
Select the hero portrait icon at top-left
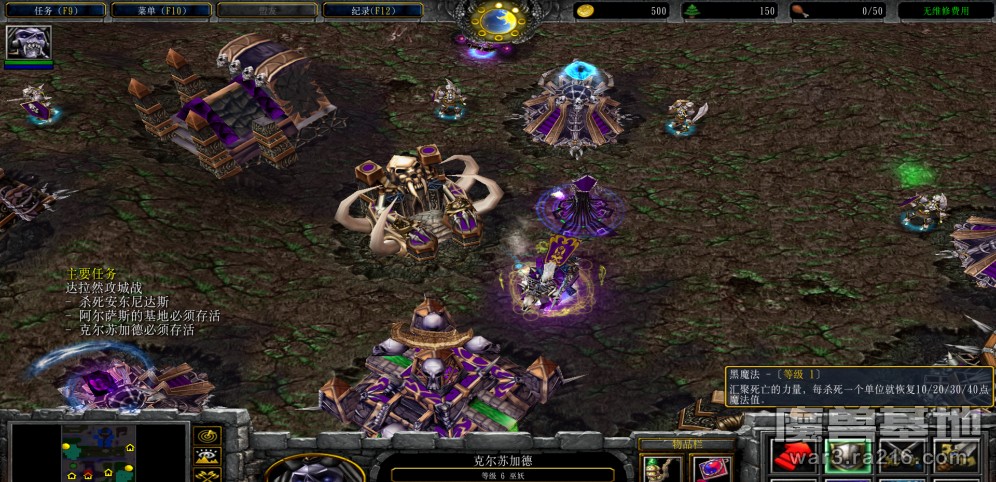coord(28,43)
